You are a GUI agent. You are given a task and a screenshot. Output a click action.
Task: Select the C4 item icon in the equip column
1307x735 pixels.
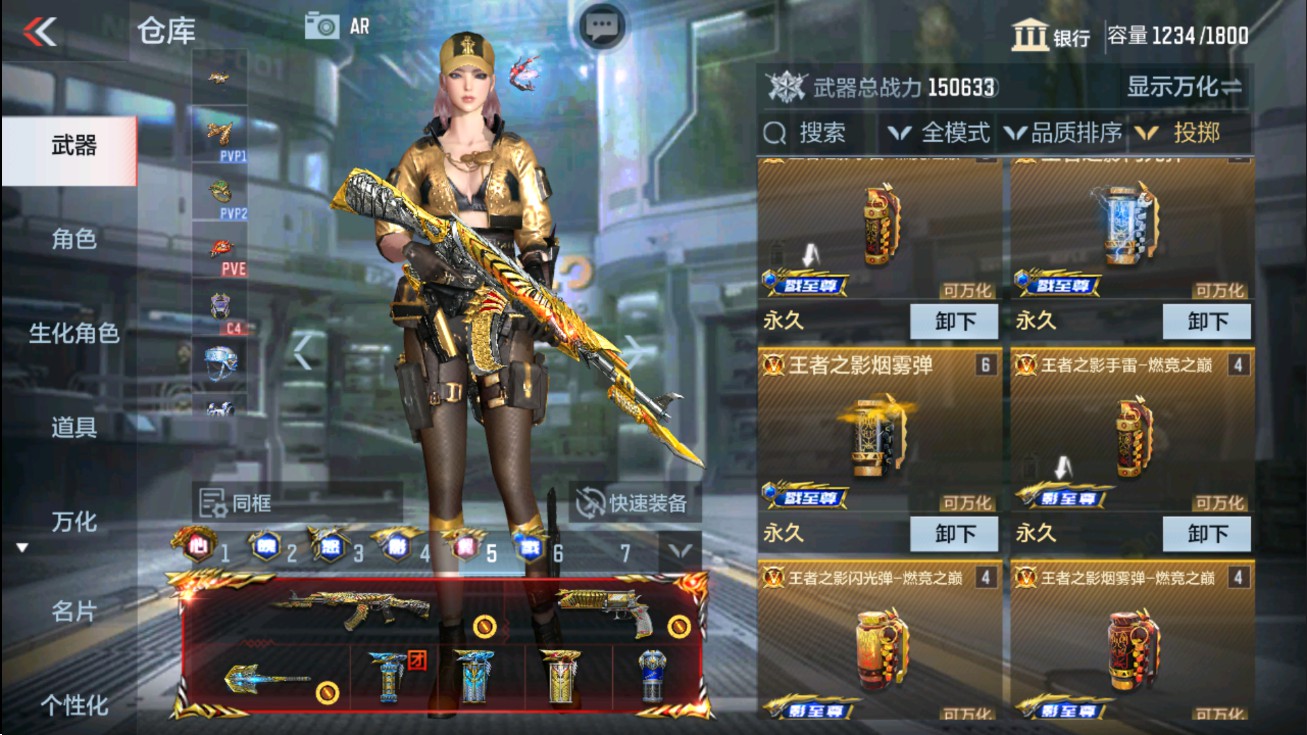click(220, 305)
